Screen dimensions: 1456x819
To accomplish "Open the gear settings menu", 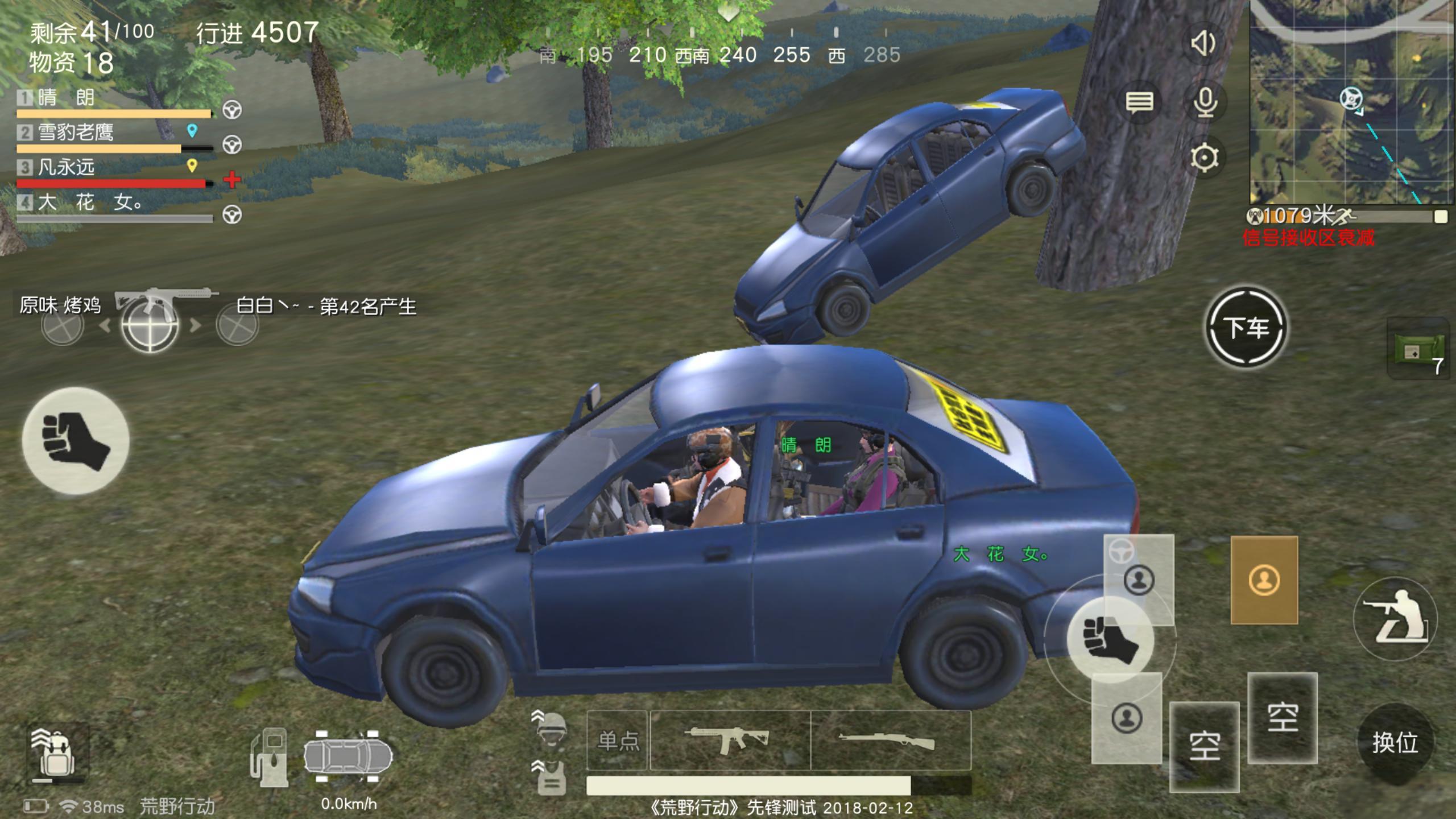I will point(1205,158).
